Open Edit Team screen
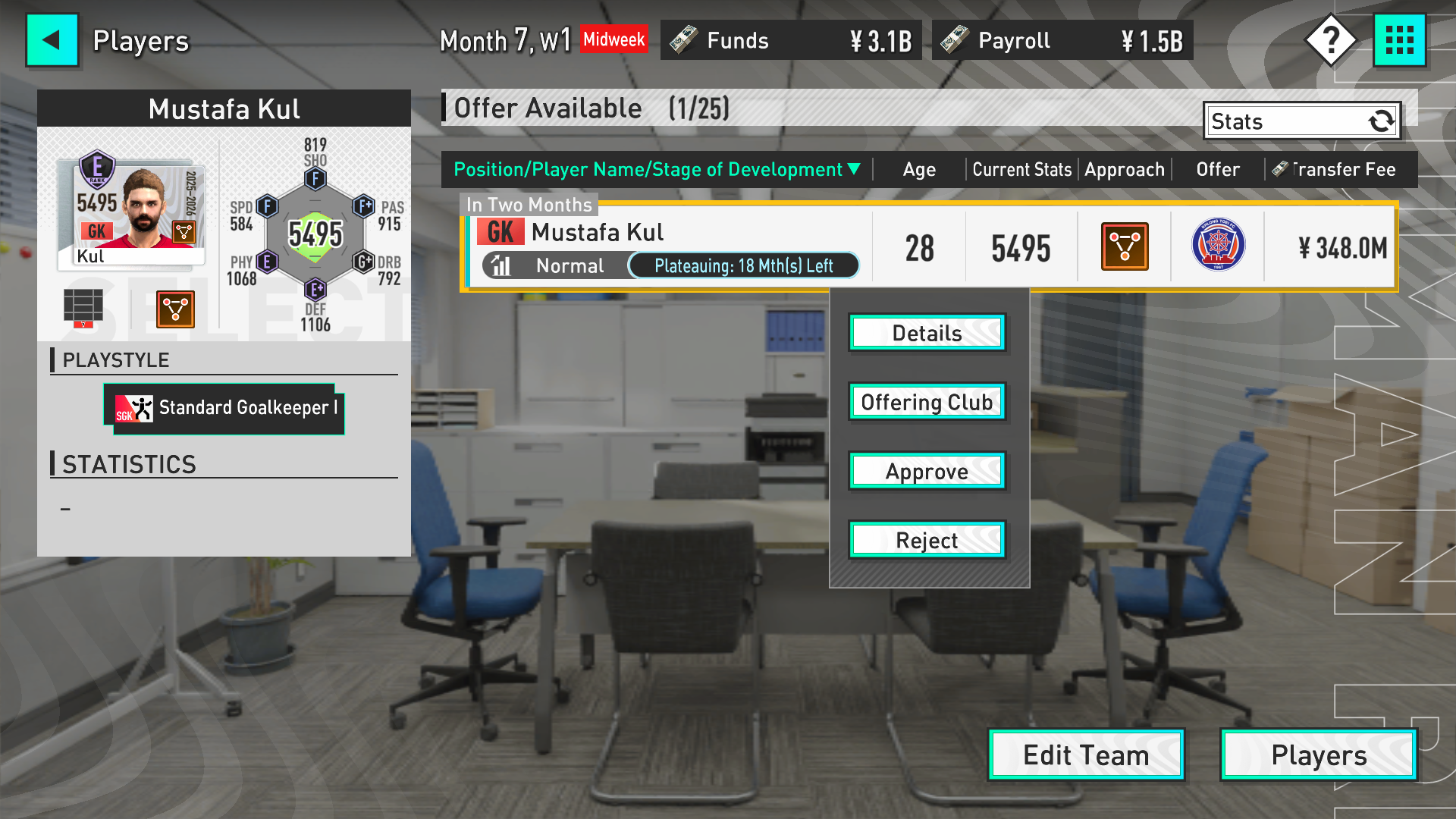Viewport: 1456px width, 819px height. pyautogui.click(x=1086, y=755)
